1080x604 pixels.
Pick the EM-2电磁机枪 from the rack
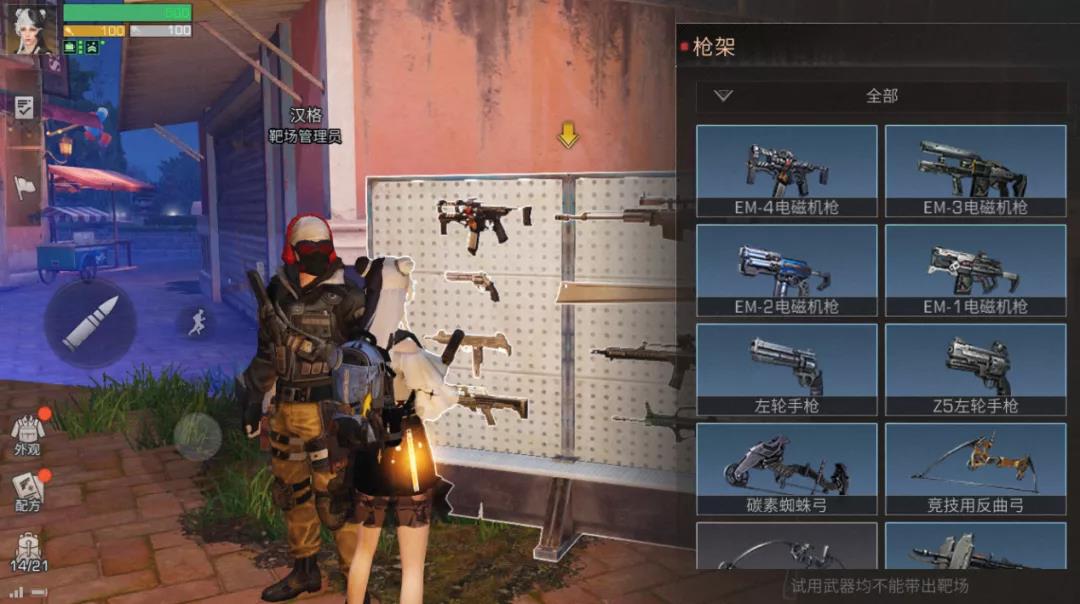click(x=786, y=270)
